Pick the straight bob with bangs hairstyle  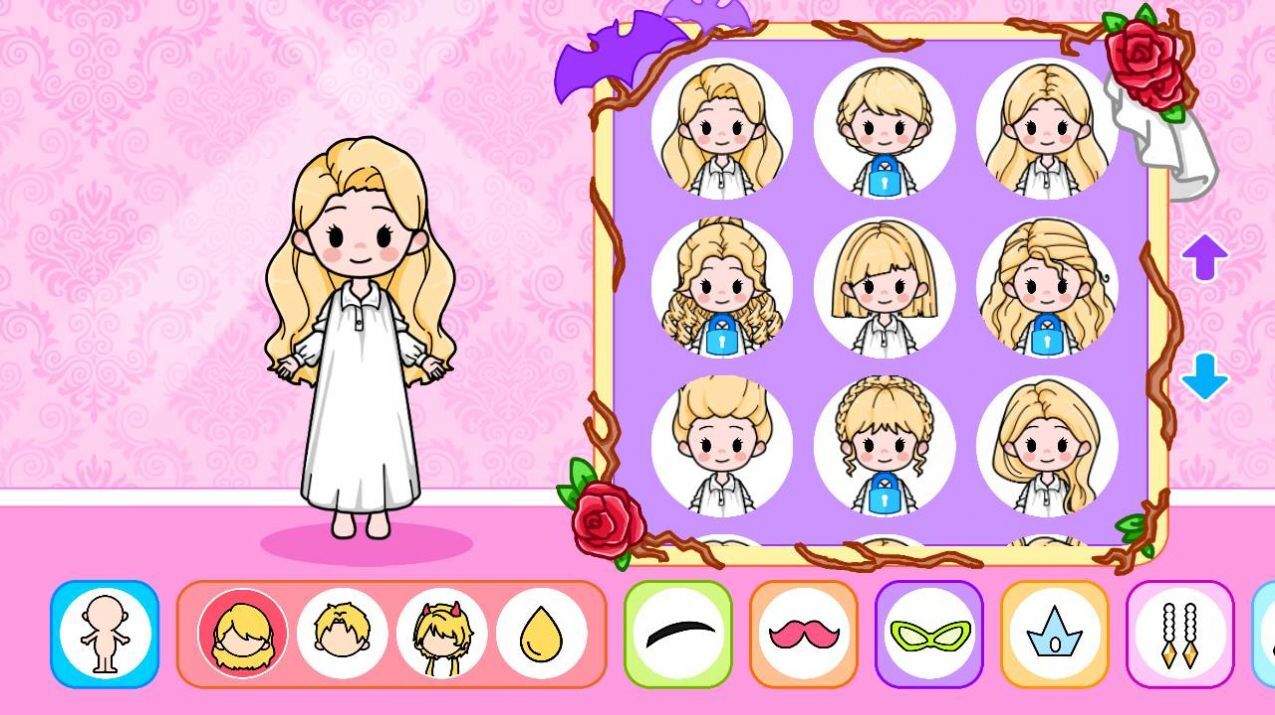coord(884,288)
